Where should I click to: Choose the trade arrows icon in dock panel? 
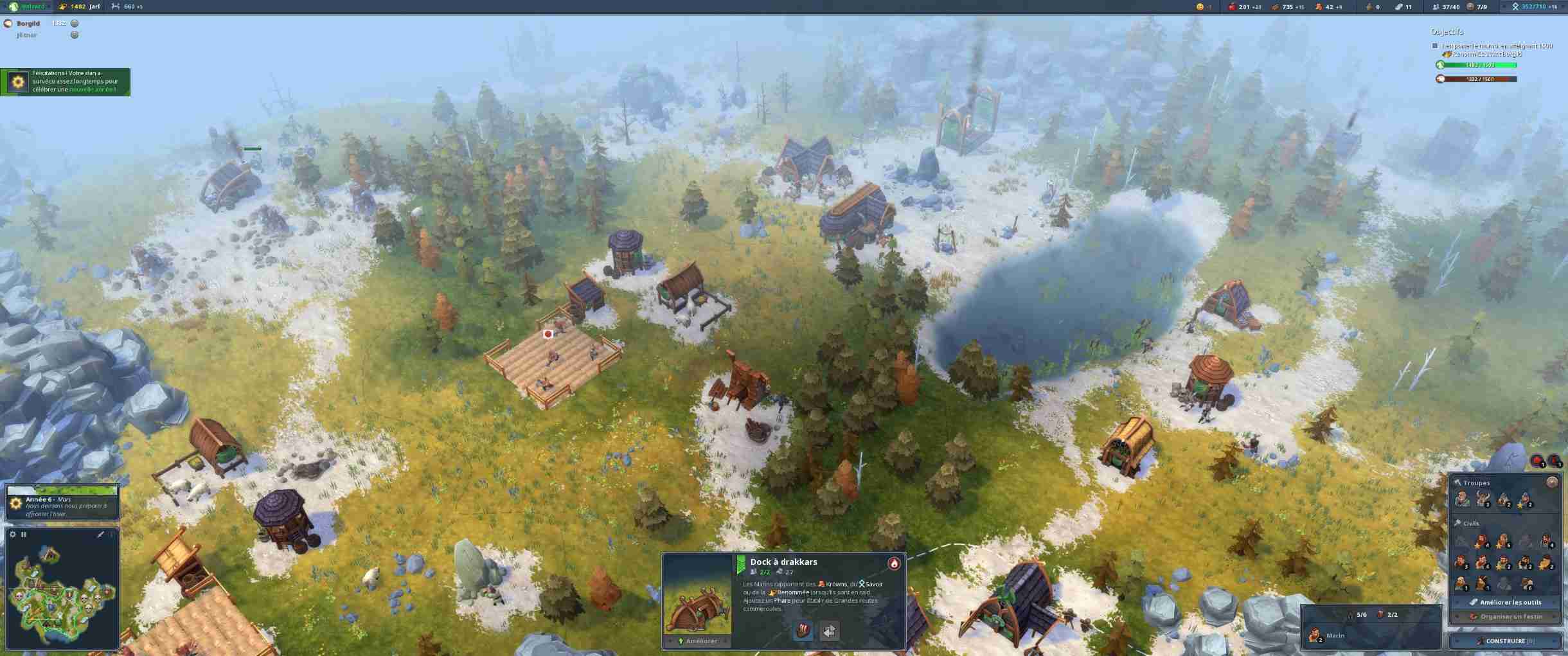tap(829, 631)
